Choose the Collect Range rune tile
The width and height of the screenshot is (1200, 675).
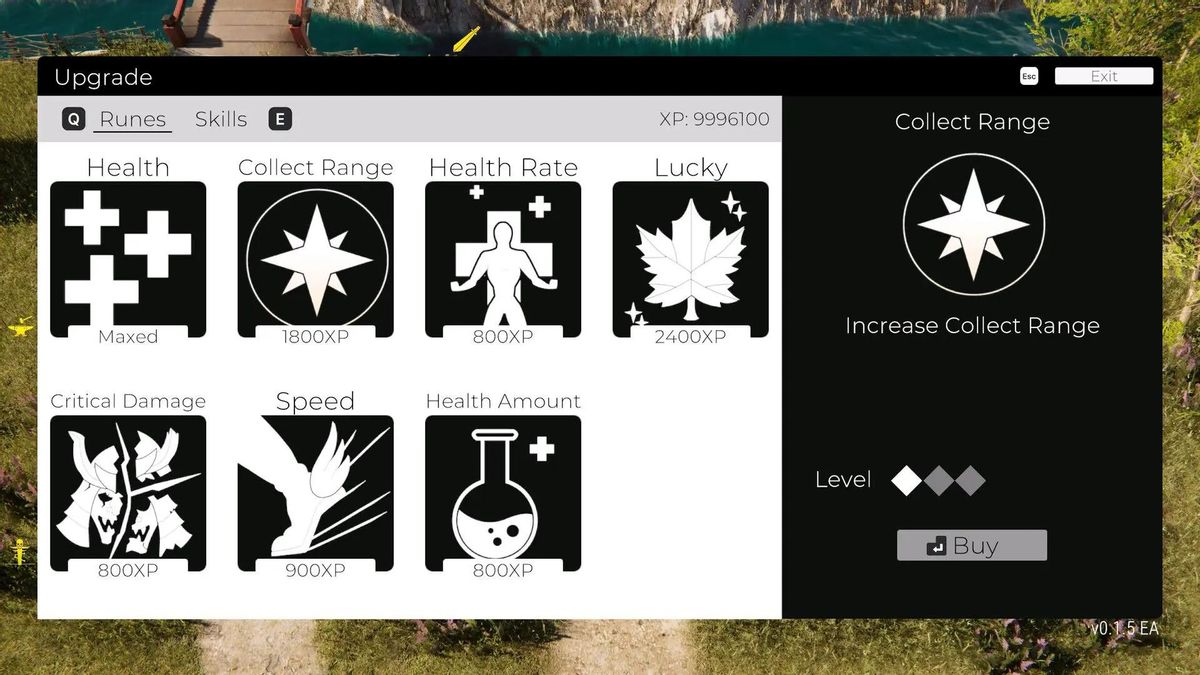click(x=315, y=259)
